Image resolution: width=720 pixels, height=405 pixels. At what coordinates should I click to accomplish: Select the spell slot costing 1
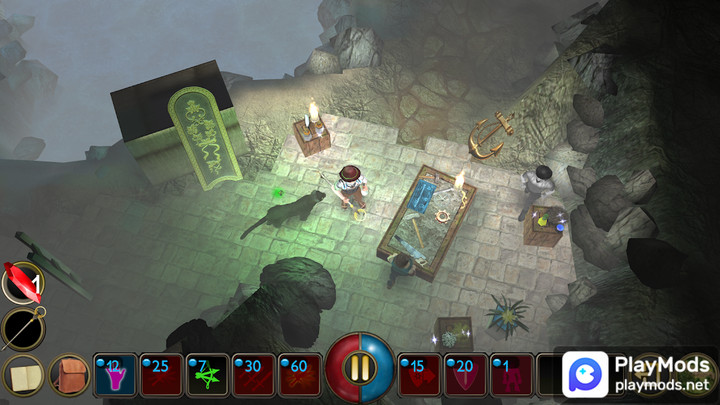[x=512, y=375]
